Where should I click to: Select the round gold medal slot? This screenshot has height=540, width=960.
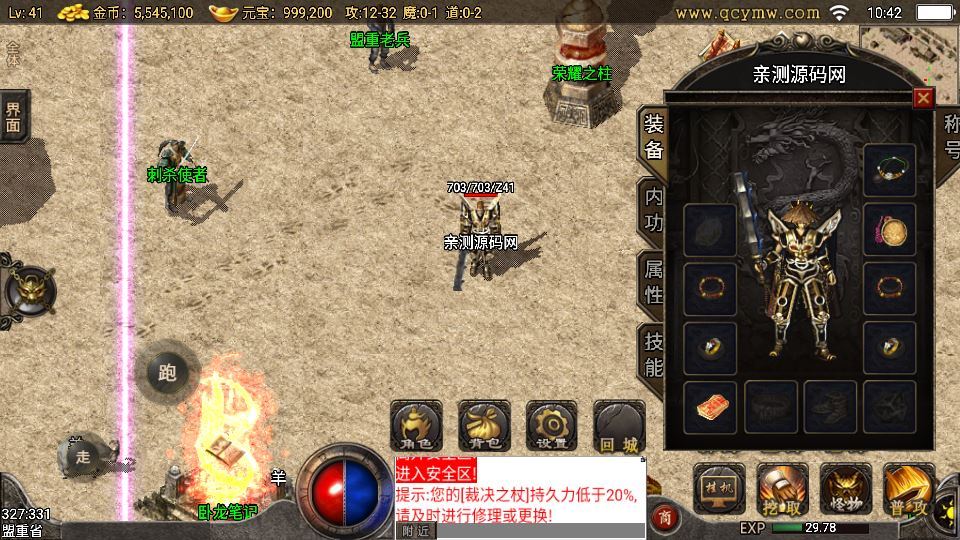(x=889, y=230)
